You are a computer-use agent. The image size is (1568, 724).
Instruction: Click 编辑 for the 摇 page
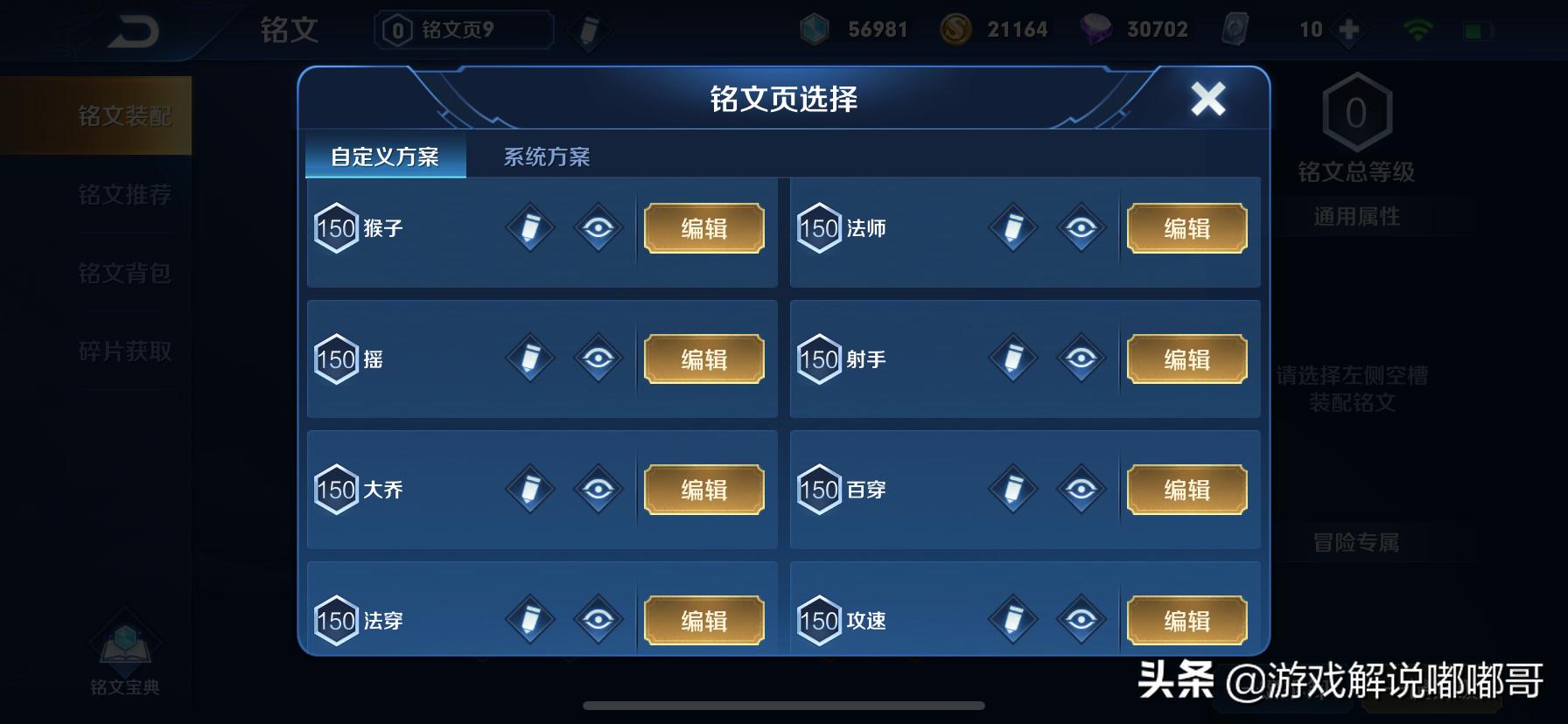click(704, 359)
